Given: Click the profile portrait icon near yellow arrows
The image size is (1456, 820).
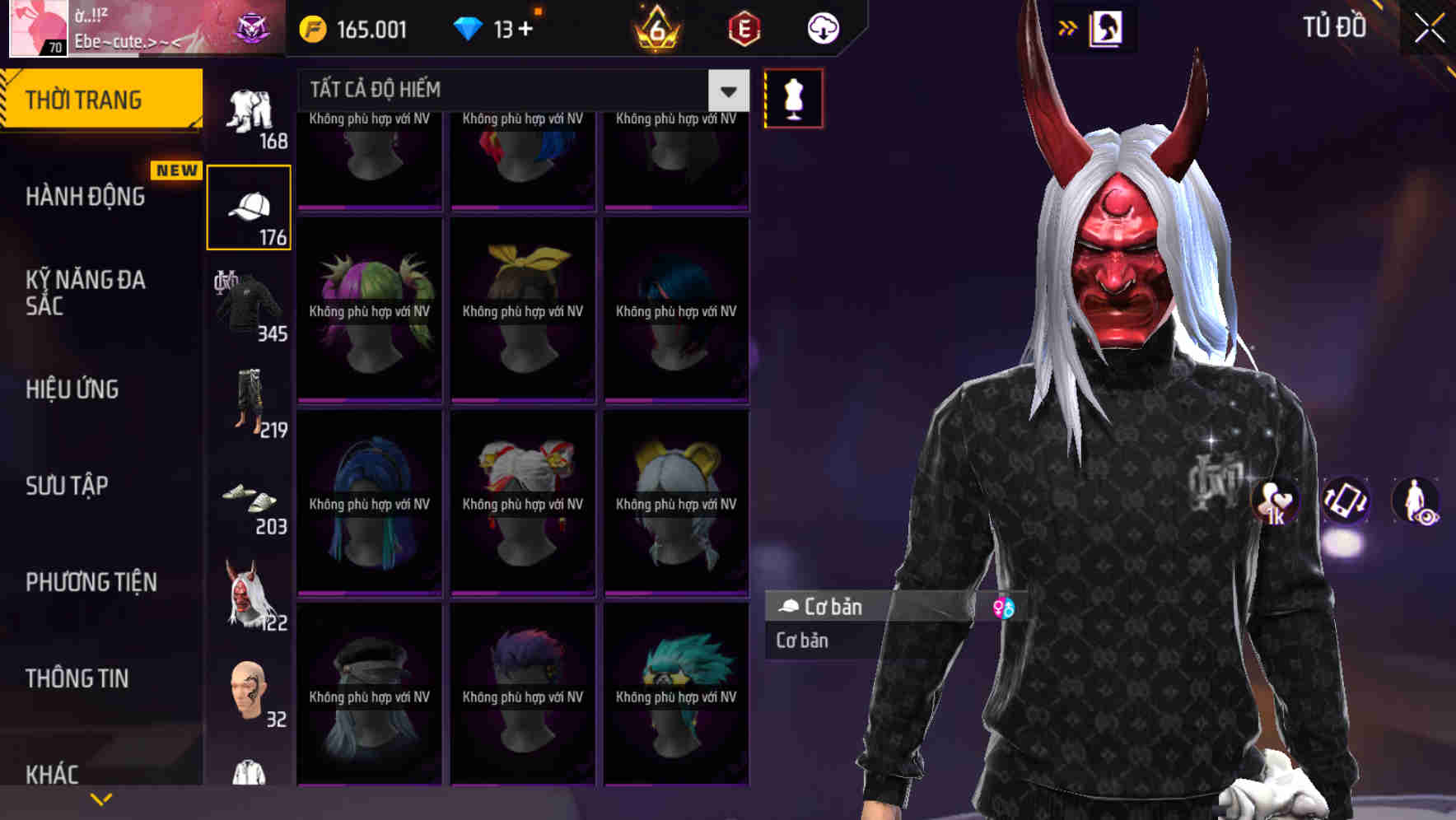Looking at the screenshot, I should tap(1108, 27).
